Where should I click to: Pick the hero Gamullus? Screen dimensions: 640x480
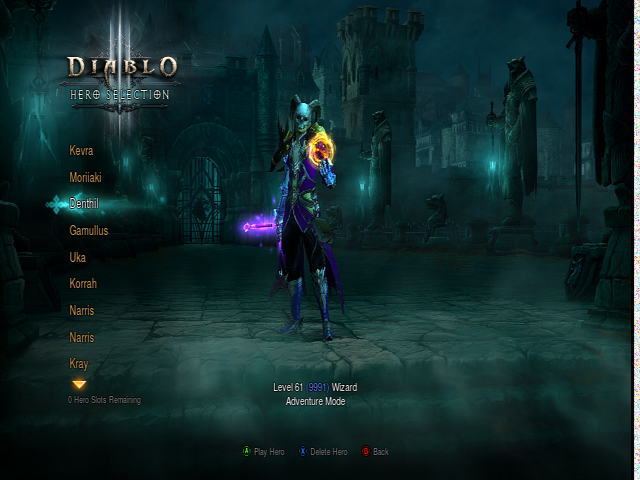(x=89, y=230)
